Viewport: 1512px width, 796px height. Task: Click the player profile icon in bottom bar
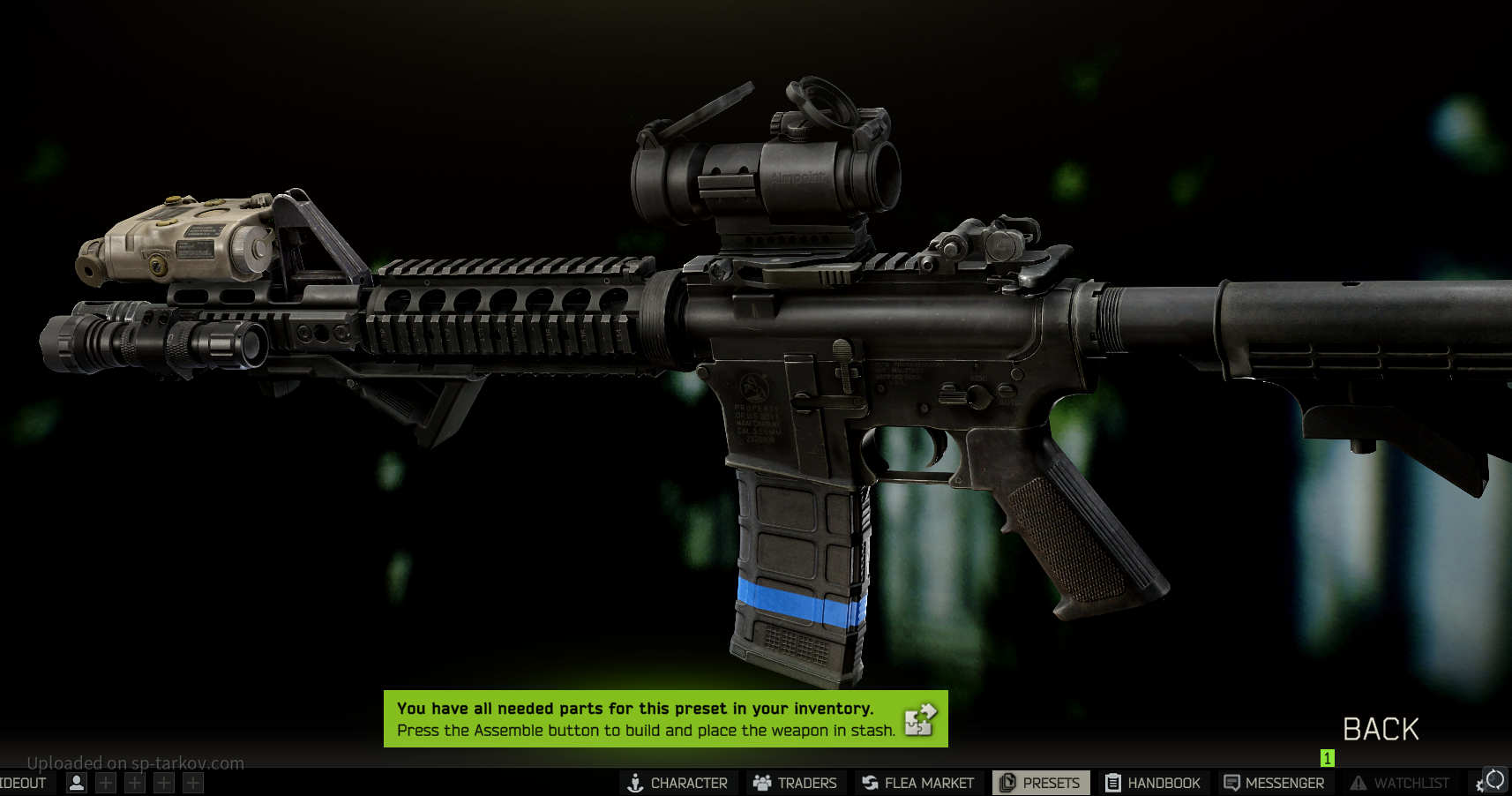77,783
